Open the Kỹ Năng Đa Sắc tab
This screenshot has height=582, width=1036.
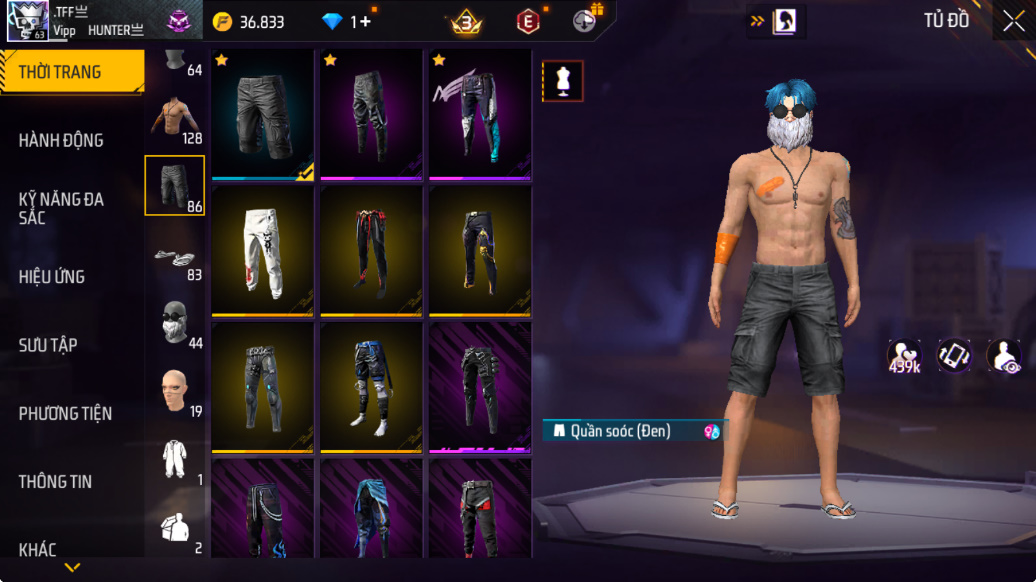point(61,208)
